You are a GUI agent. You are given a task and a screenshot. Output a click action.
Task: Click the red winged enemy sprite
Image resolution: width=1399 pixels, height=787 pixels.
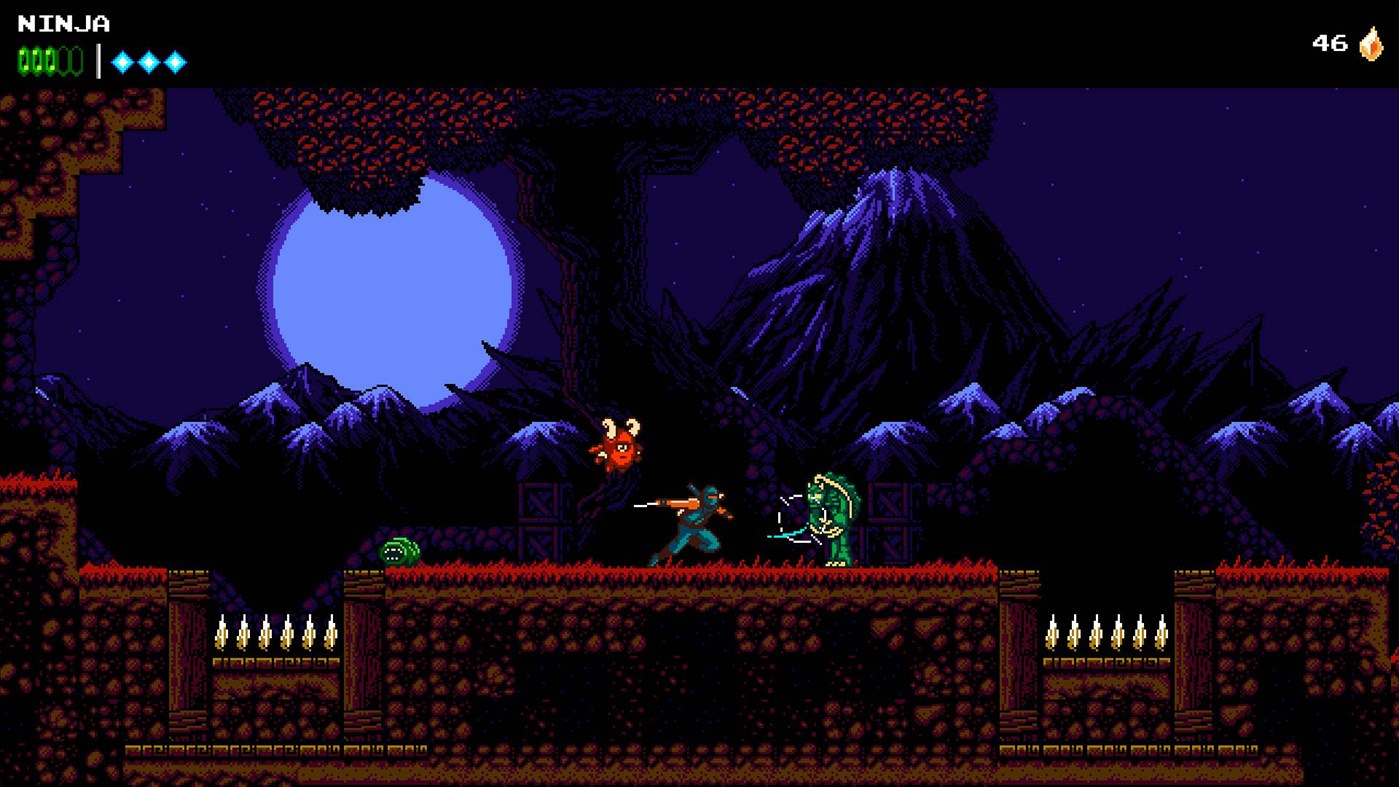pyautogui.click(x=620, y=447)
